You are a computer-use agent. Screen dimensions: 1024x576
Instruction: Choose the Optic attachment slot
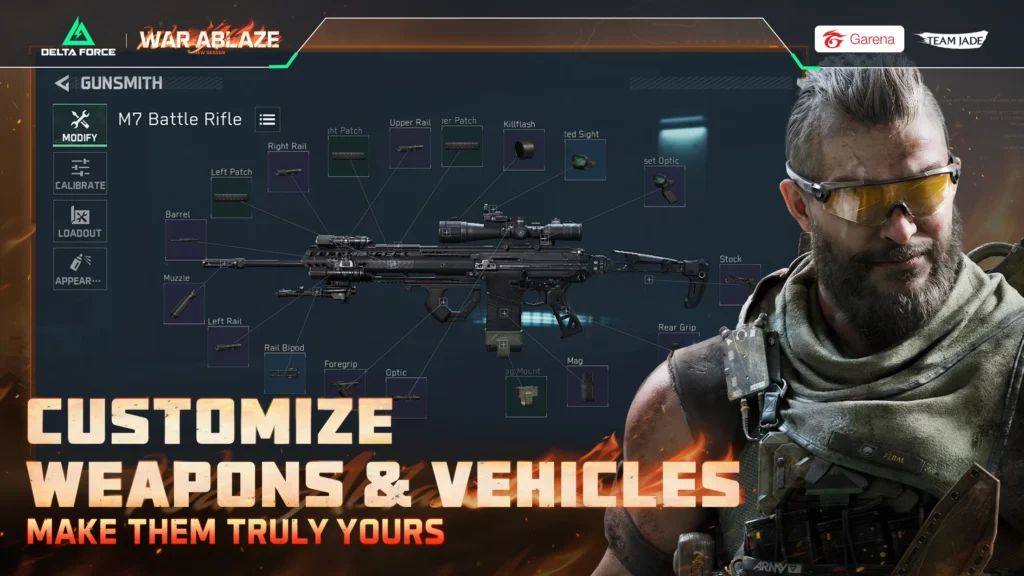[x=406, y=396]
